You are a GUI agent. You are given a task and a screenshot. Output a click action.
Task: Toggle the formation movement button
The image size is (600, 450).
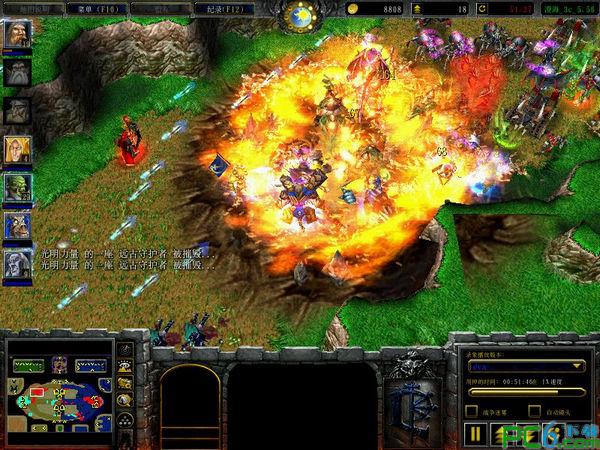pyautogui.click(x=126, y=418)
